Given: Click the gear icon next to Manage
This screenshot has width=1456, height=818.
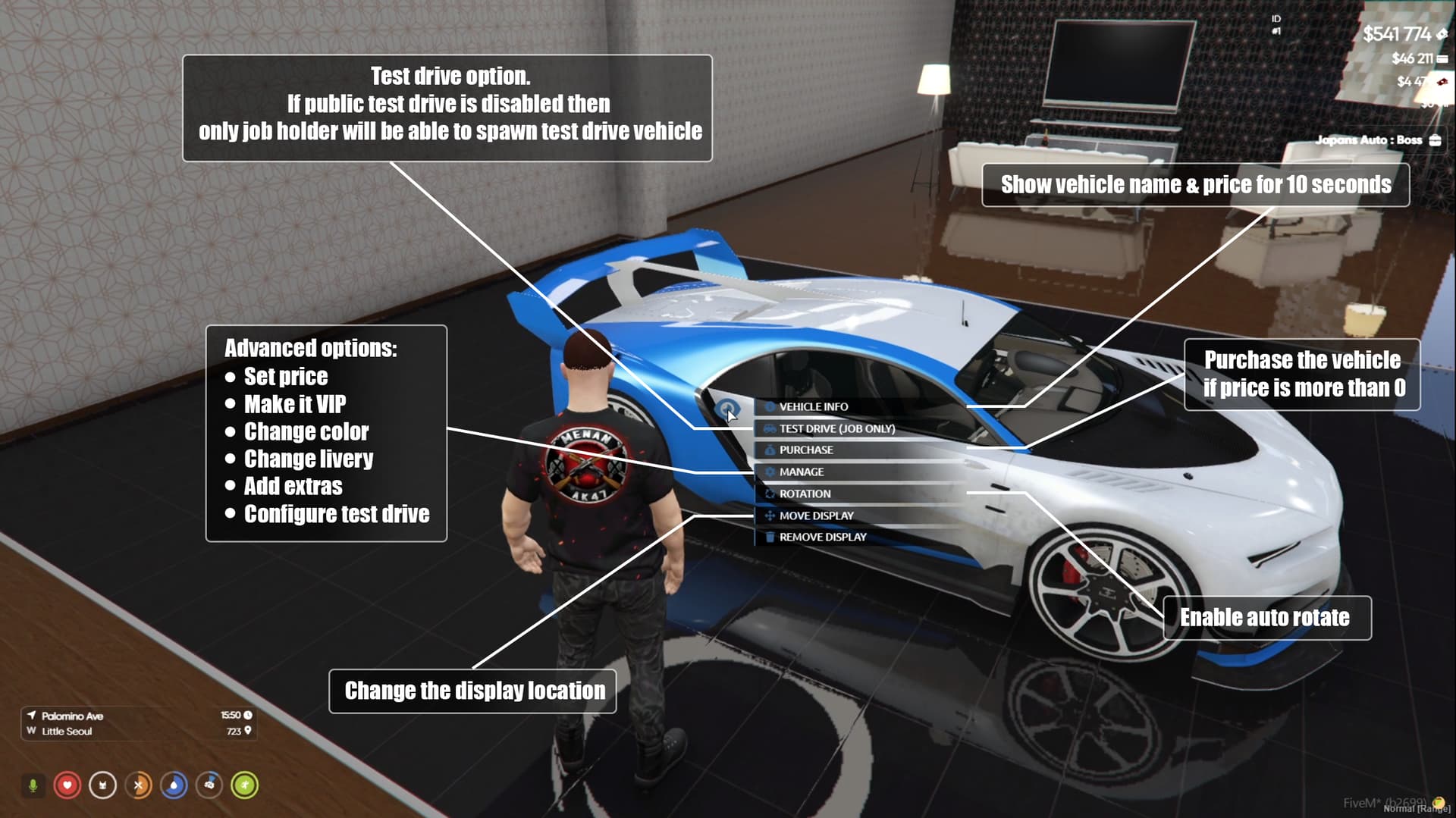Looking at the screenshot, I should (769, 472).
